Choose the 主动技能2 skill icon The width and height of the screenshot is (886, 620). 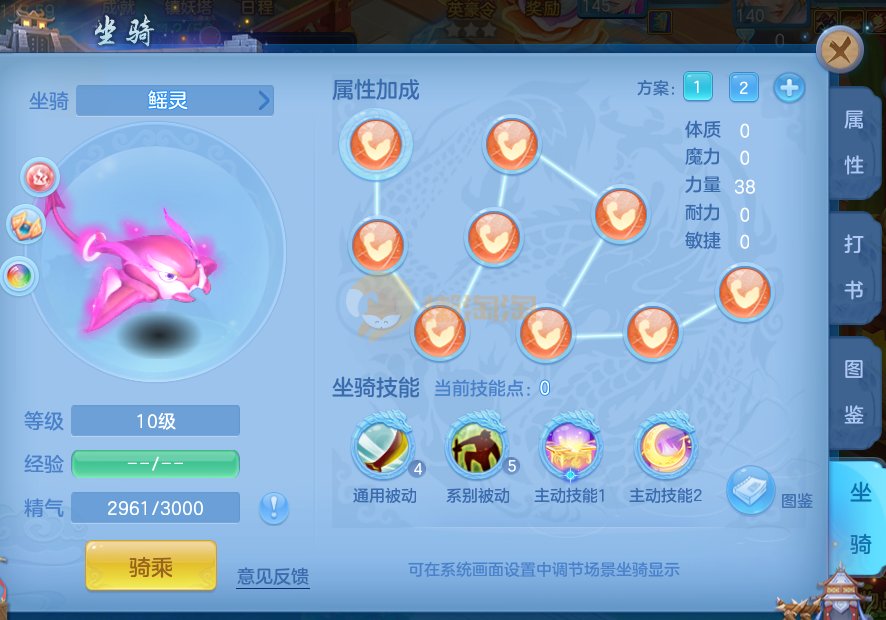(x=665, y=448)
